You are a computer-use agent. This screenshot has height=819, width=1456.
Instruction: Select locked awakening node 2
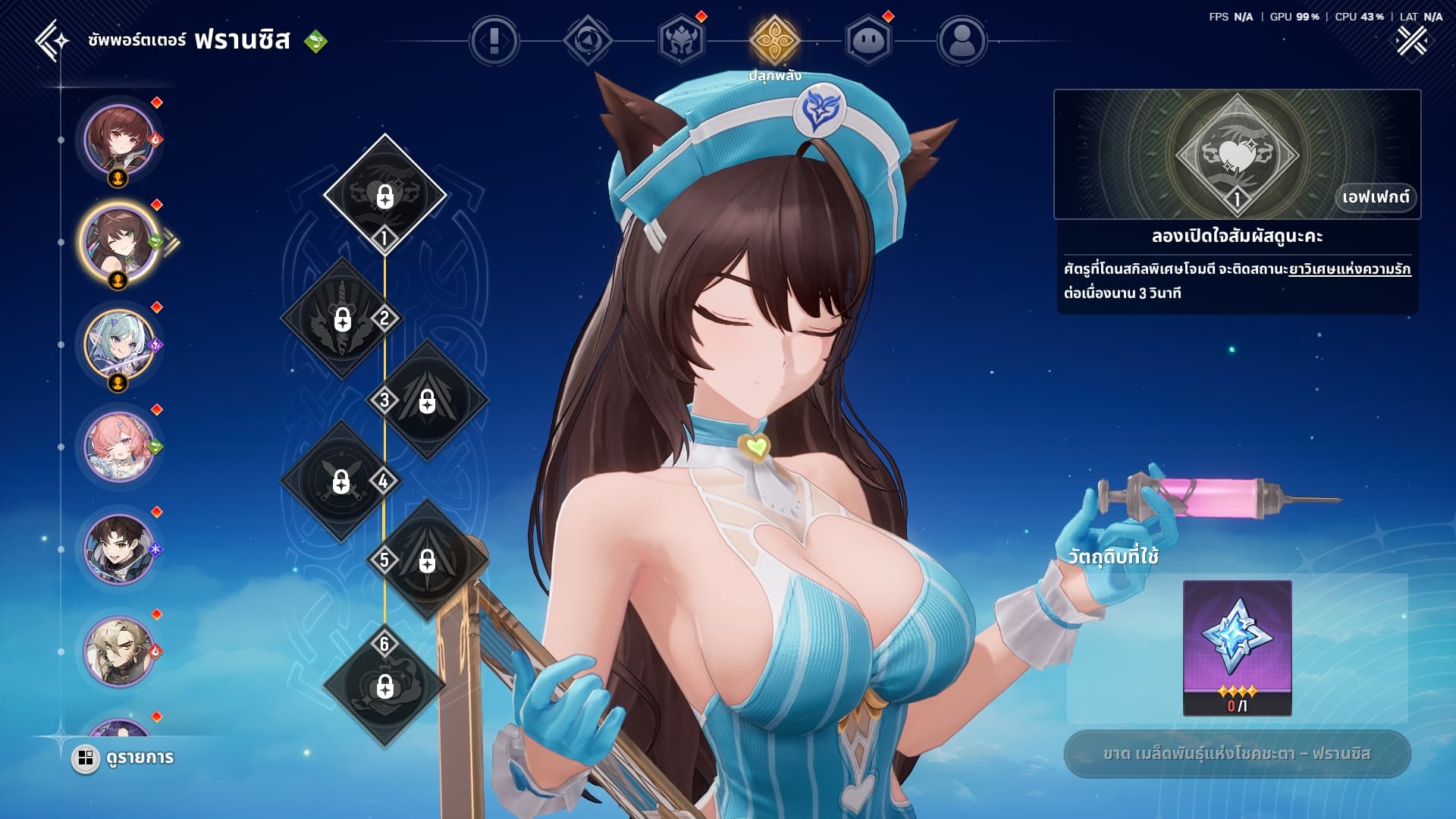343,318
